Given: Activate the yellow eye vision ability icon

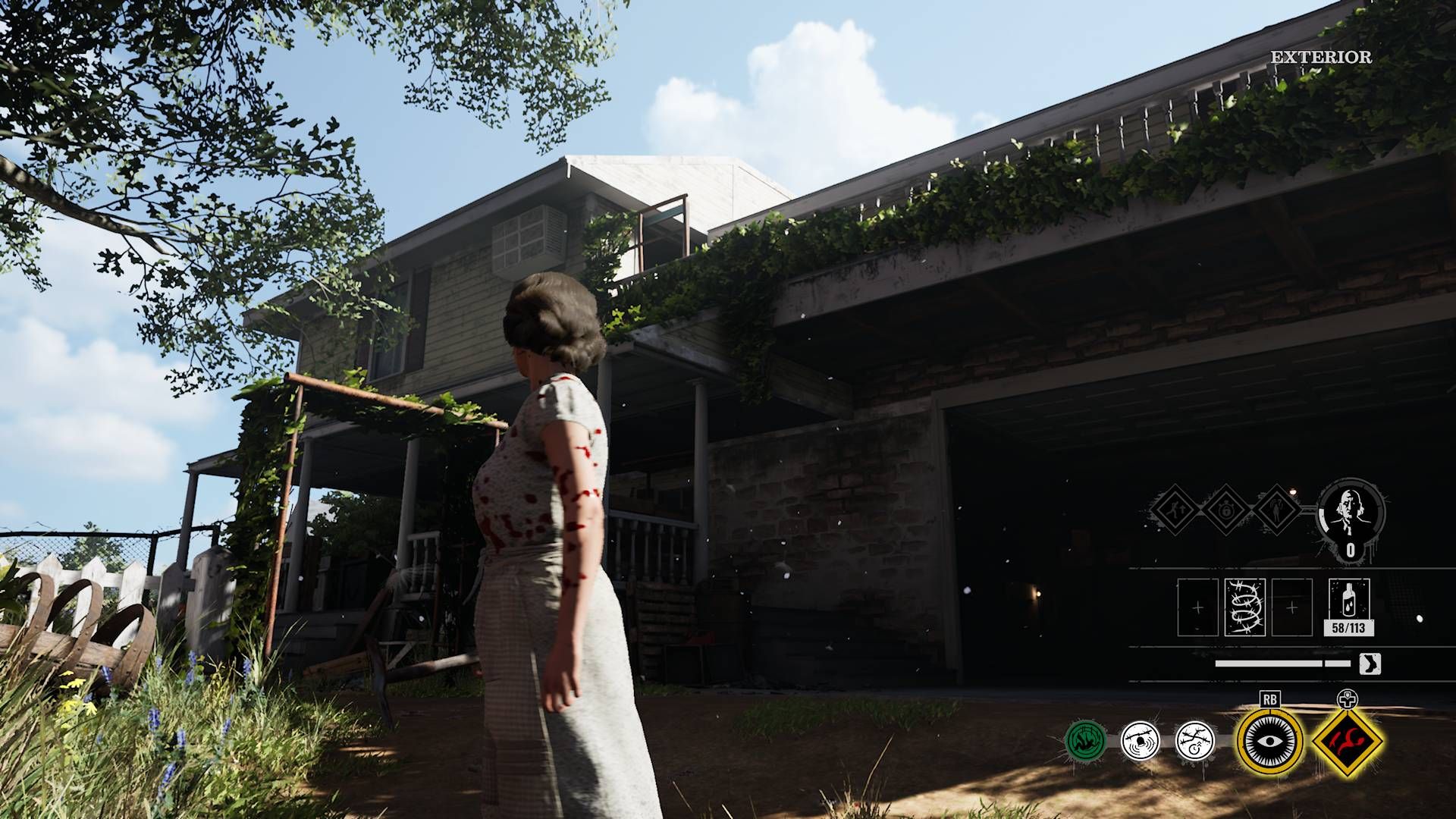Looking at the screenshot, I should click(1269, 742).
